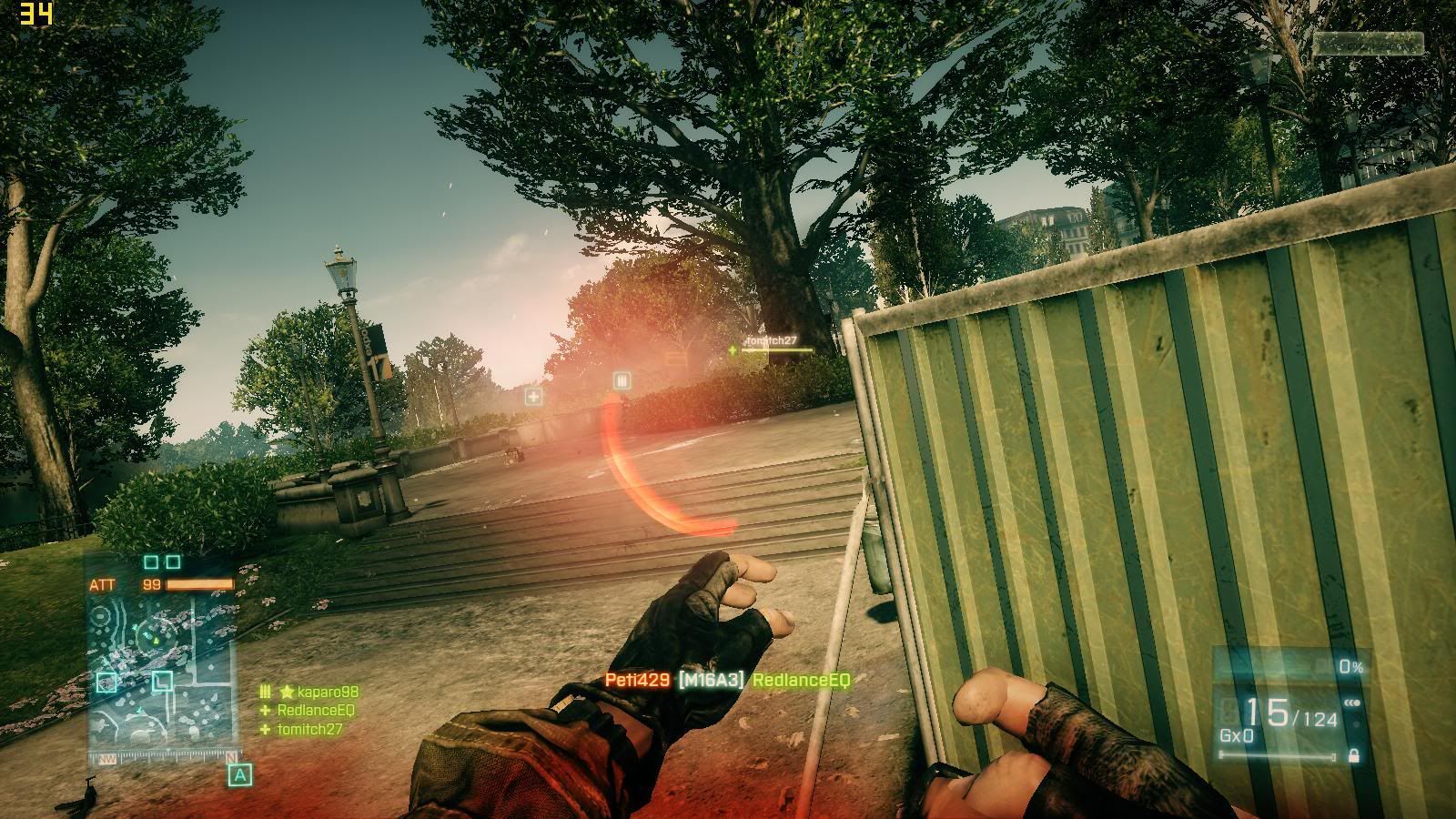Viewport: 1456px width, 819px height.
Task: Click the fire mode indicator icon
Action: [1351, 702]
